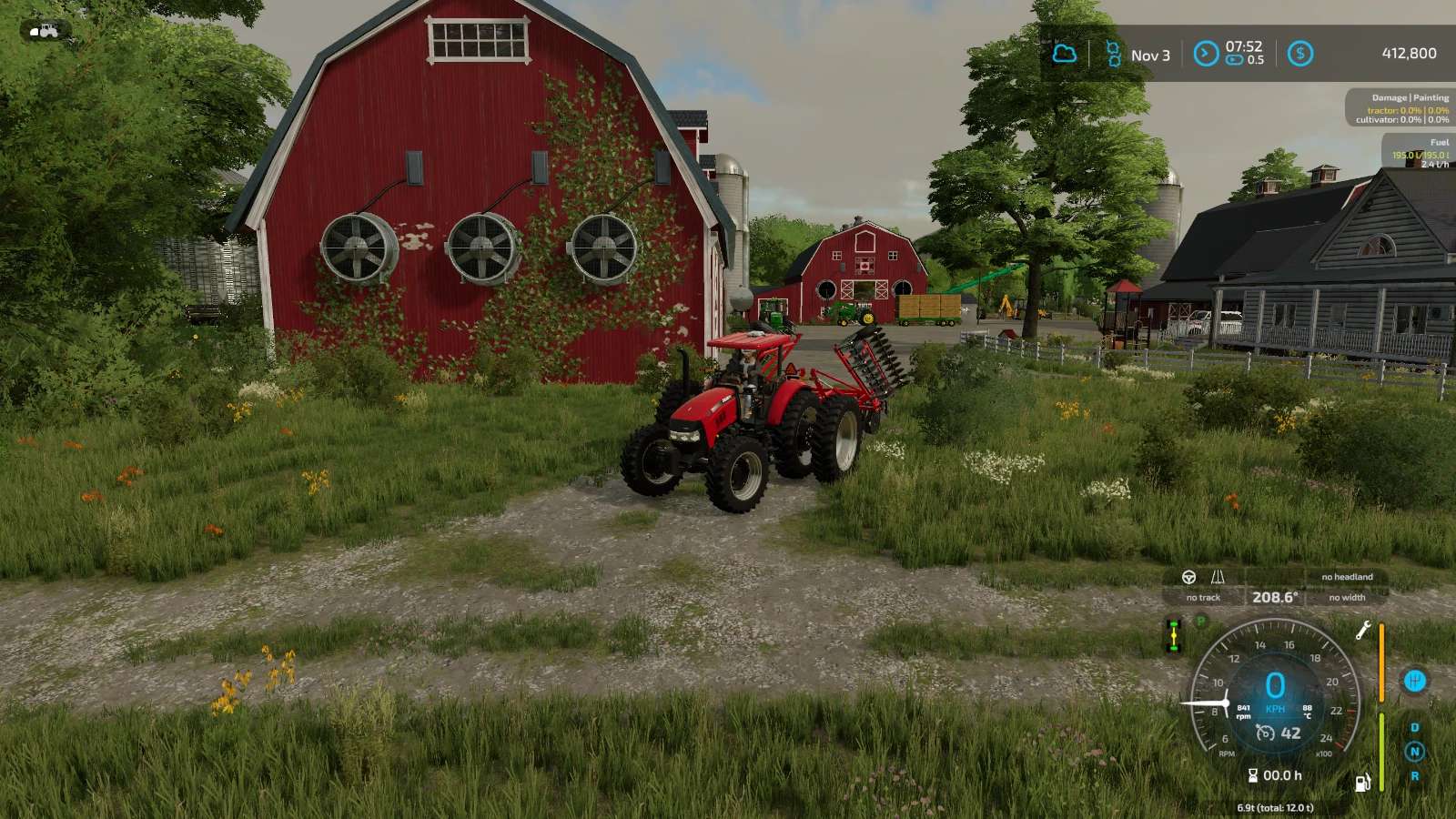Click the wrench damage icon

(1363, 630)
